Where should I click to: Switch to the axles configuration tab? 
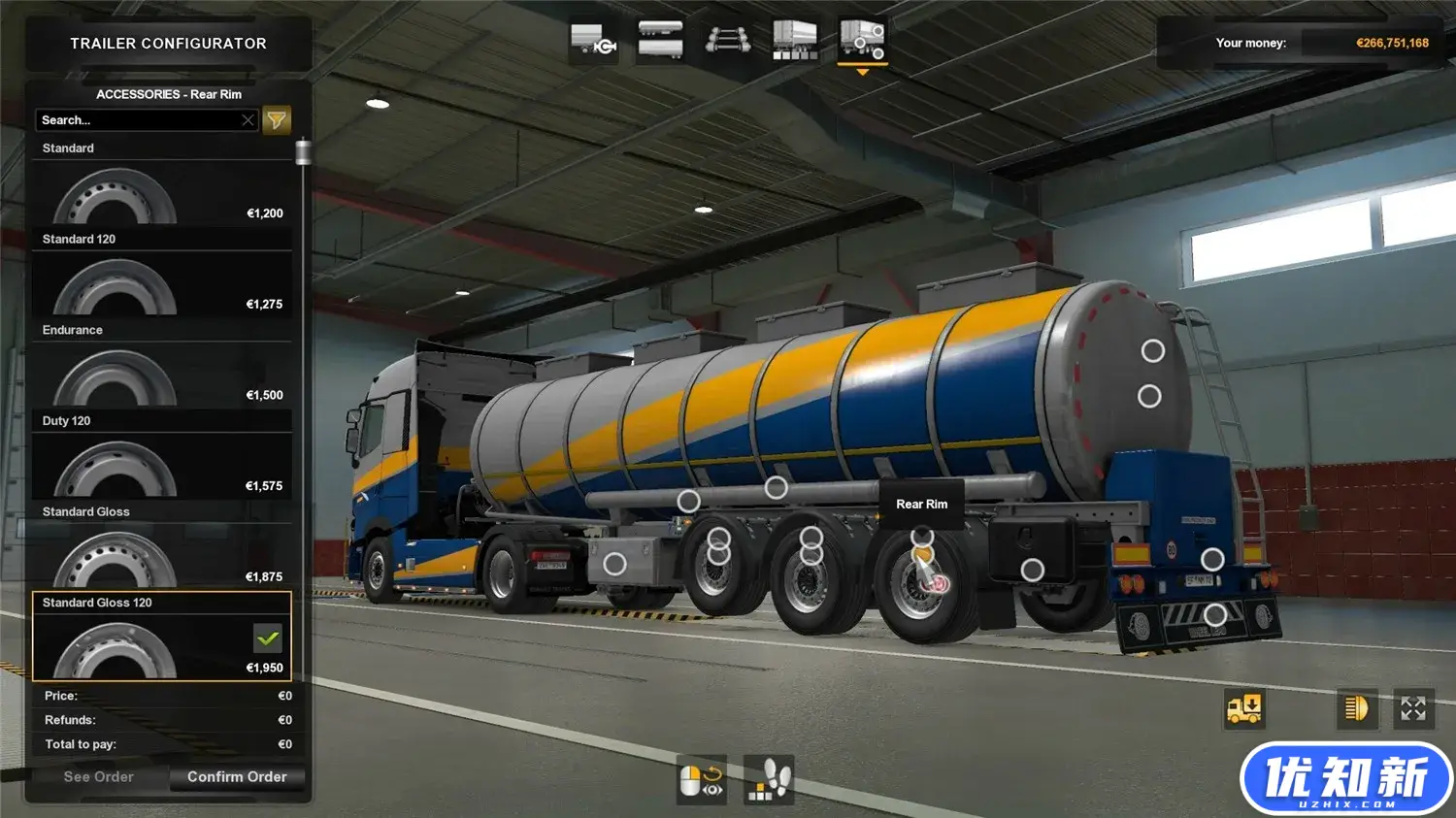coord(728,41)
